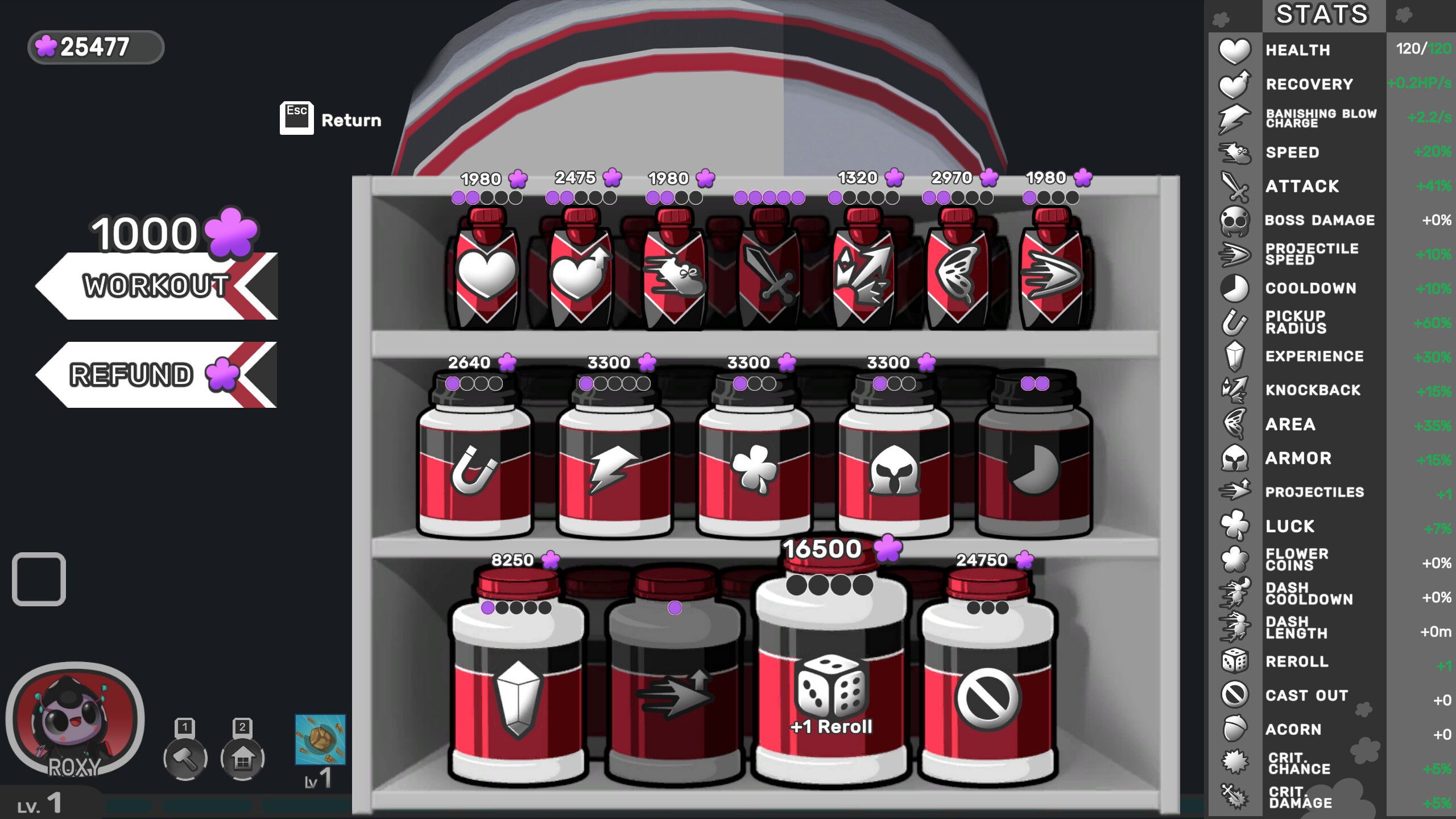This screenshot has width=1456, height=819.
Task: Toggle the empty checkbox on the left
Action: click(x=39, y=578)
